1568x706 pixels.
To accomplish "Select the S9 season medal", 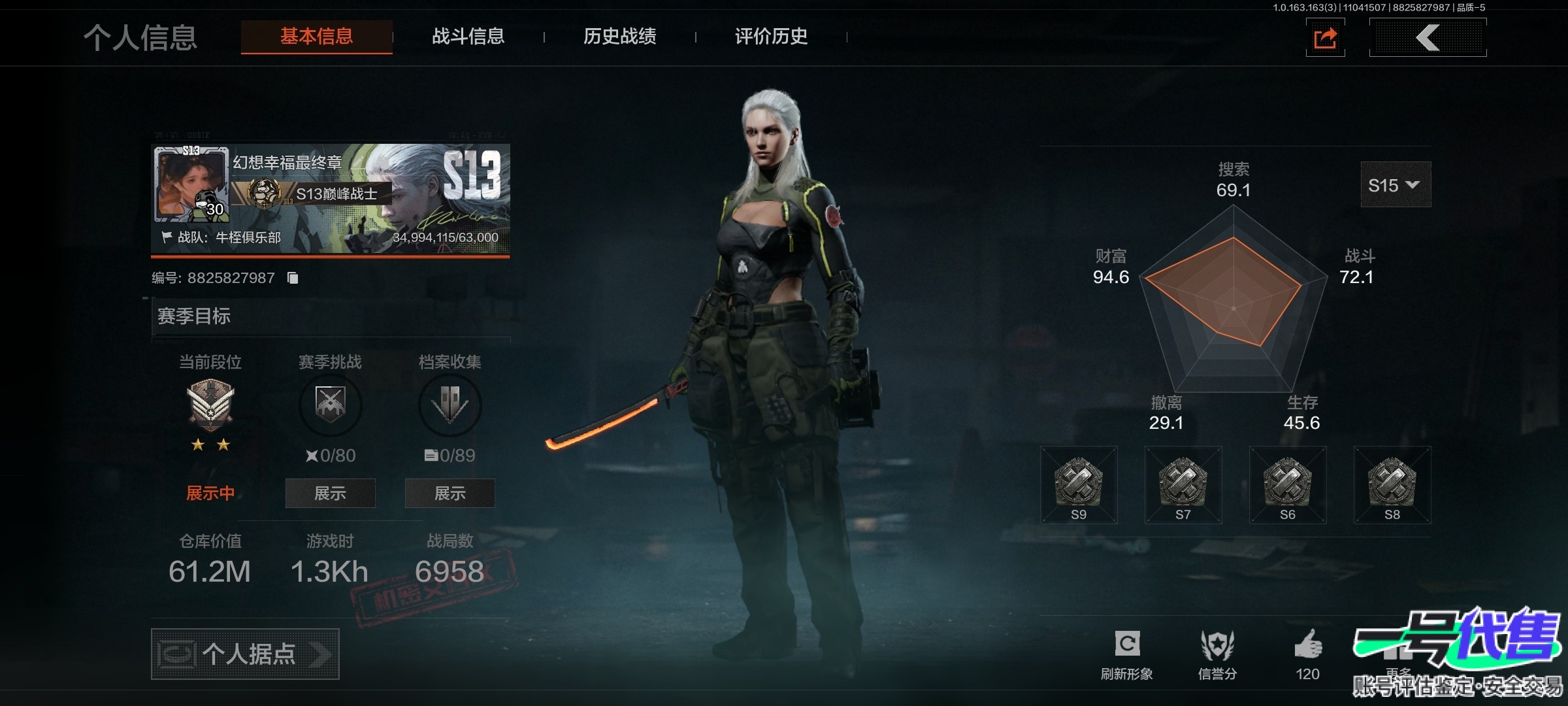I will [x=1079, y=485].
